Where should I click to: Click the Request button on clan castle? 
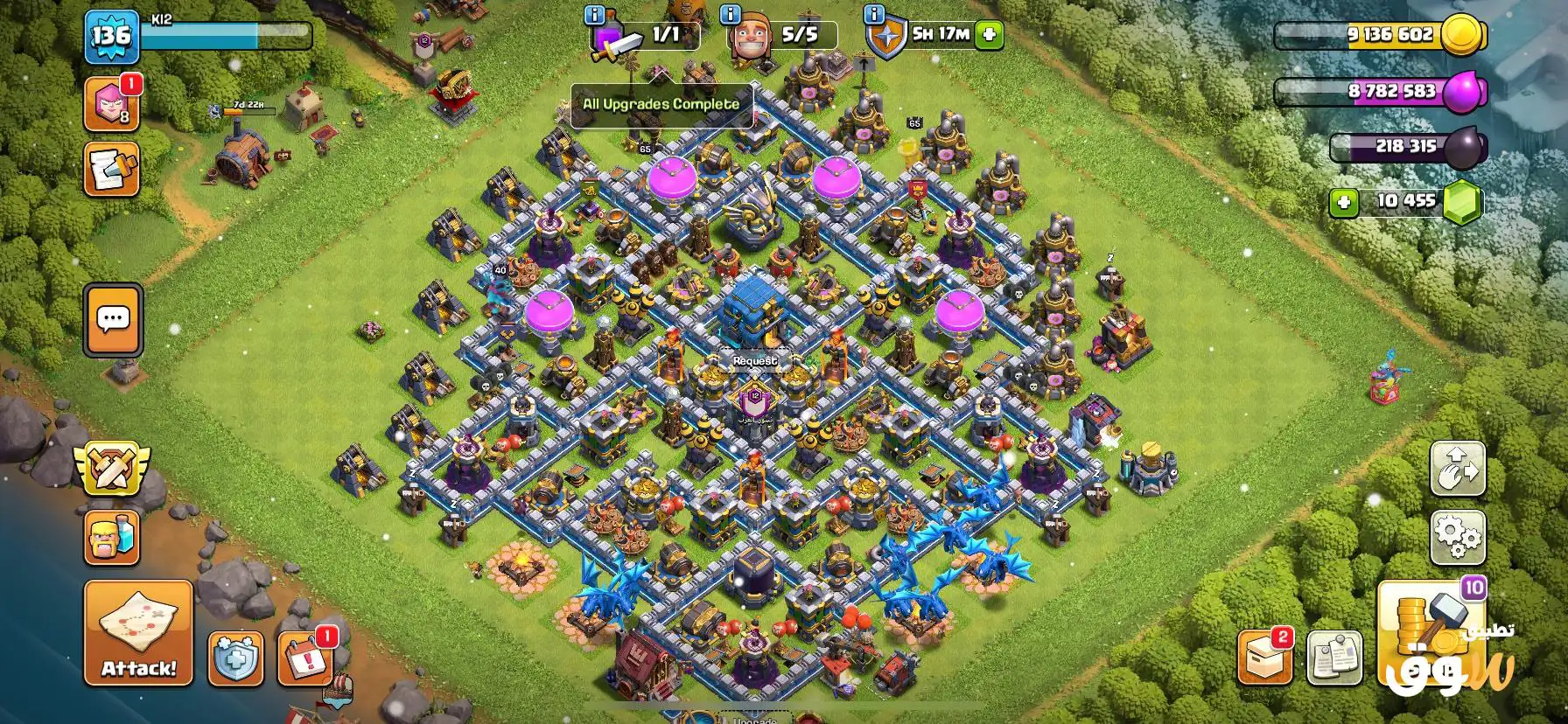[754, 360]
